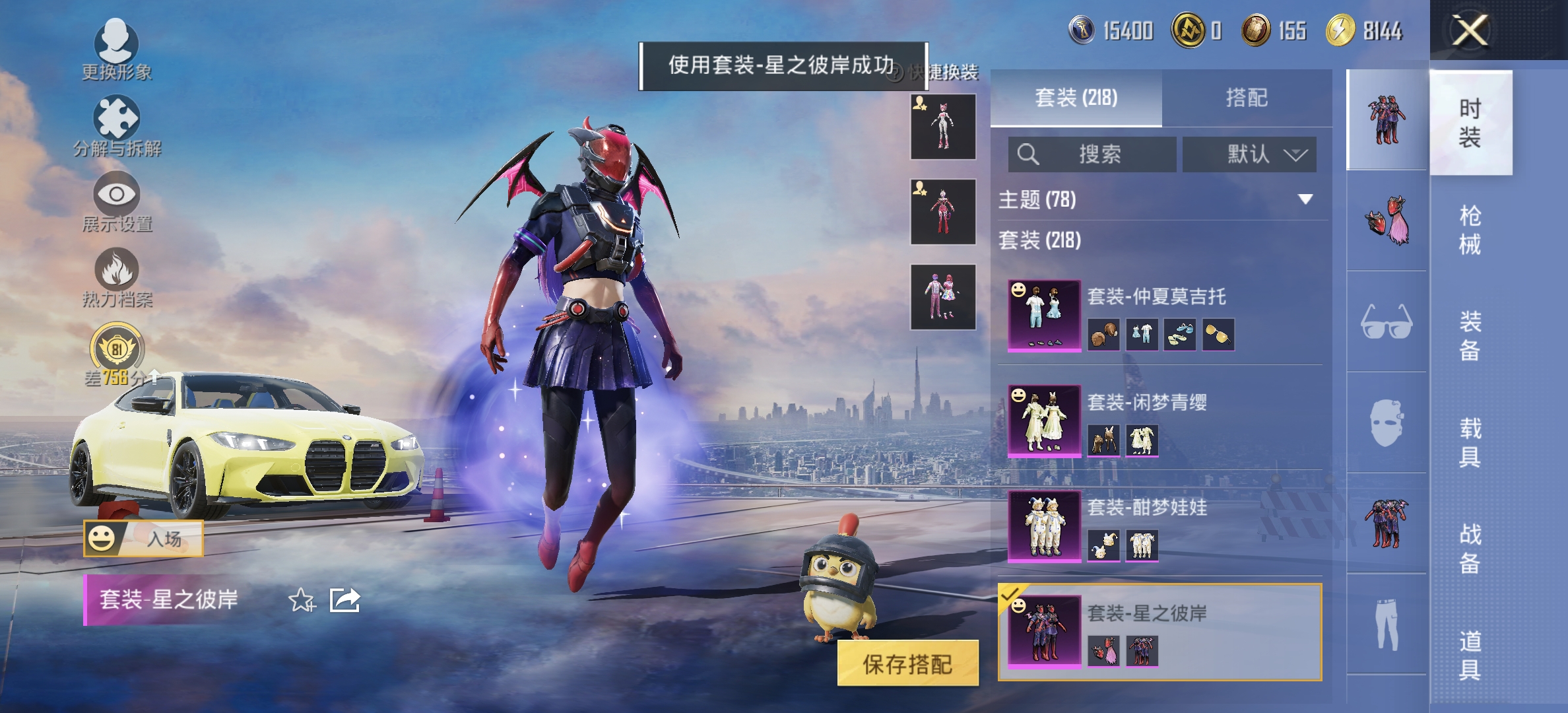
Task: Click the magnifier icon in the search bar
Action: (x=1028, y=154)
